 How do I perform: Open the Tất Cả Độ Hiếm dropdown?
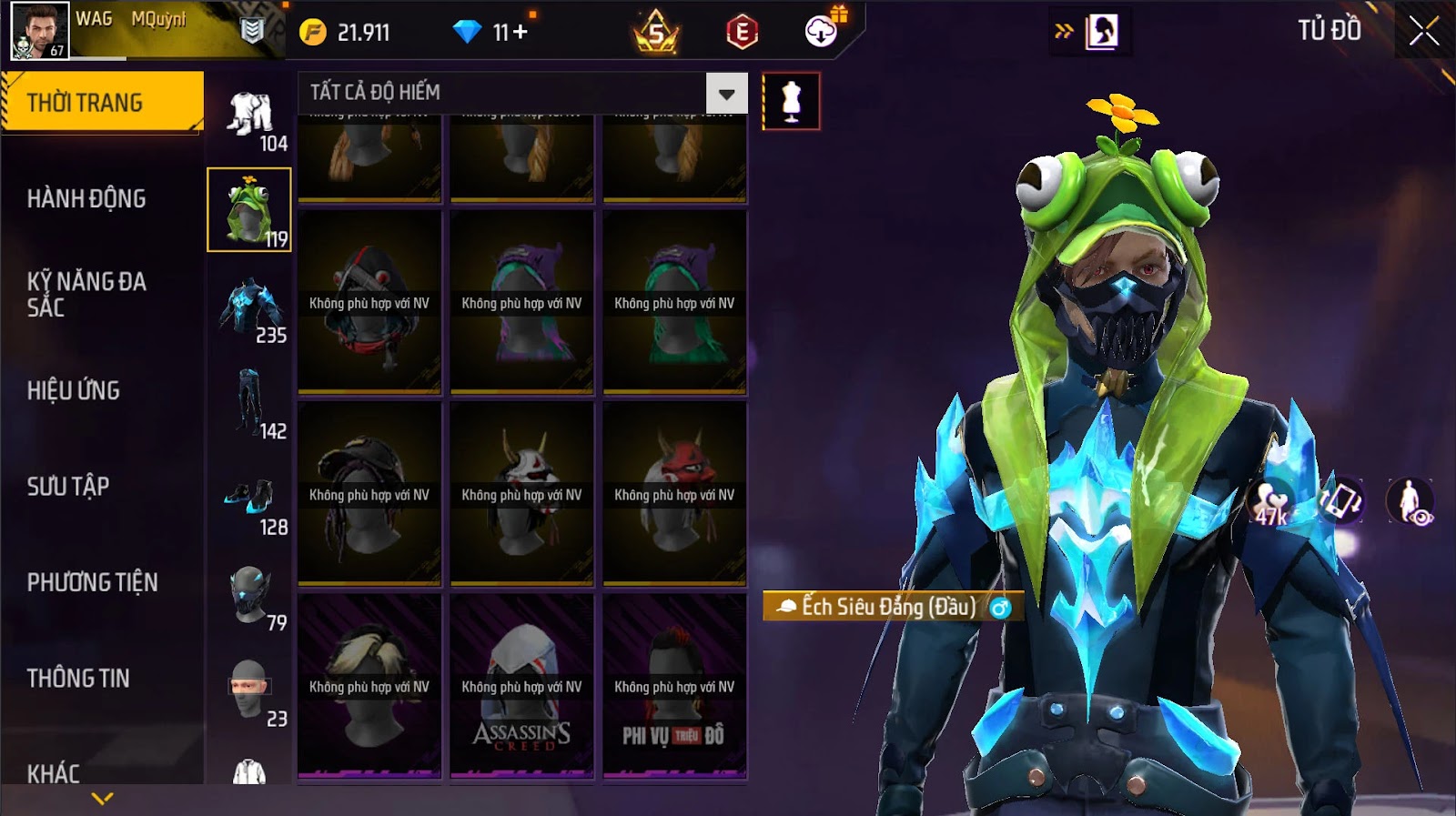pos(726,94)
